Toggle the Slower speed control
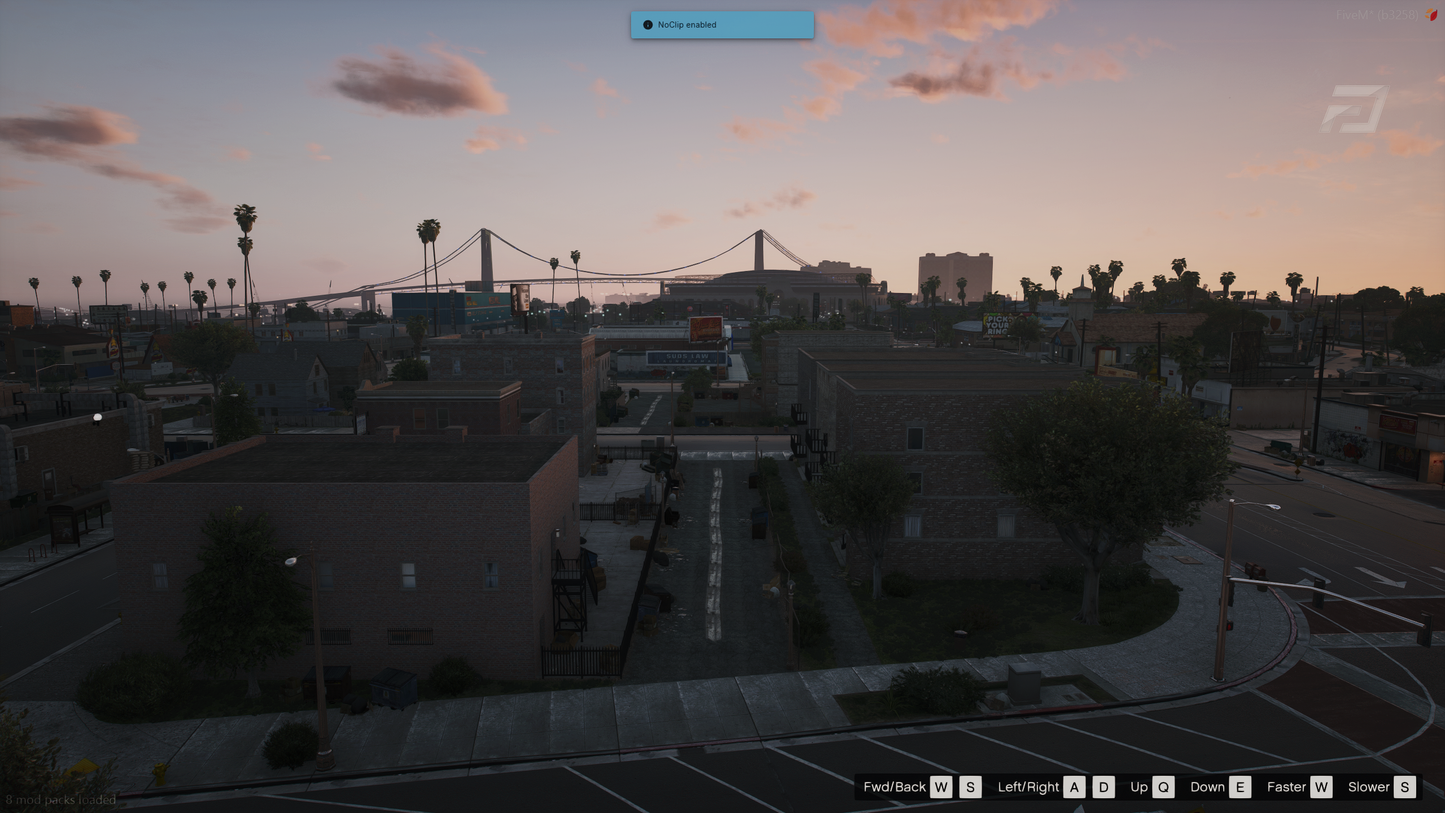The image size is (1445, 813). [x=1369, y=787]
